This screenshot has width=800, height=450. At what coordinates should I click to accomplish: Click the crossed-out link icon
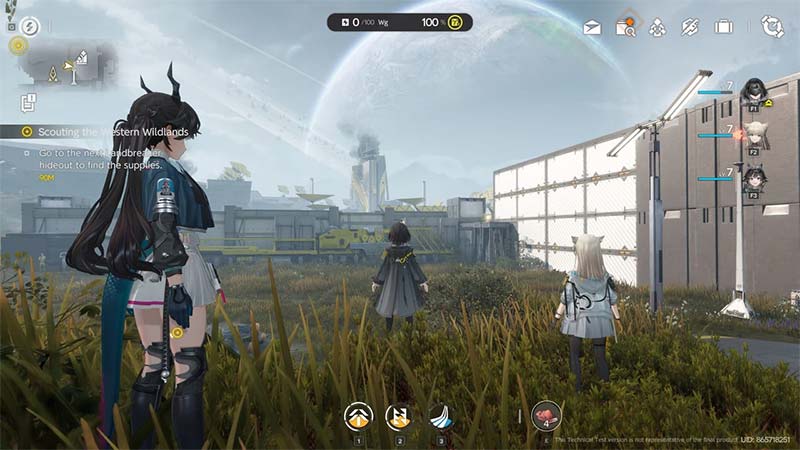click(689, 27)
